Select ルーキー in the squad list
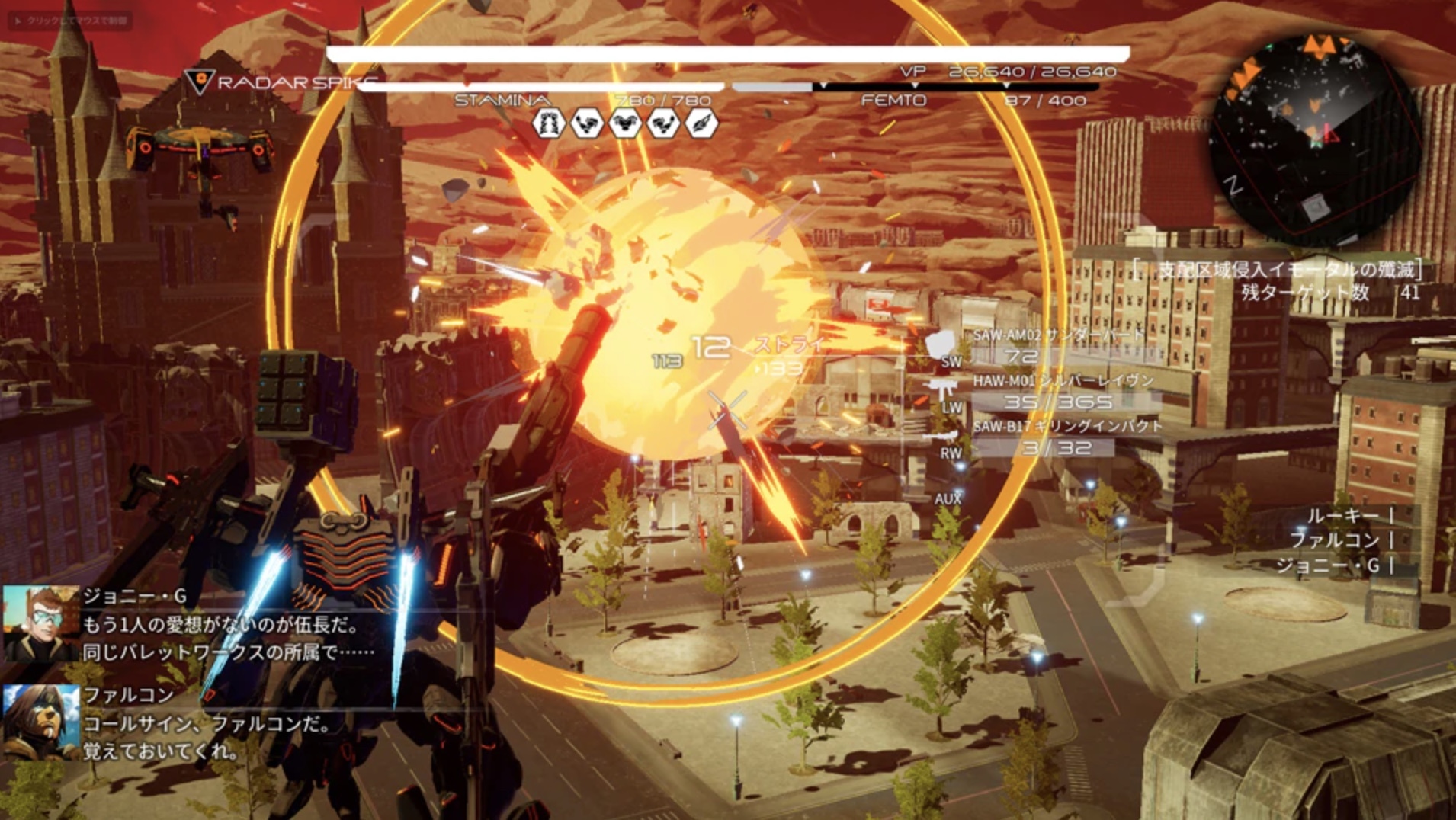The image size is (1456, 820). pos(1343,516)
